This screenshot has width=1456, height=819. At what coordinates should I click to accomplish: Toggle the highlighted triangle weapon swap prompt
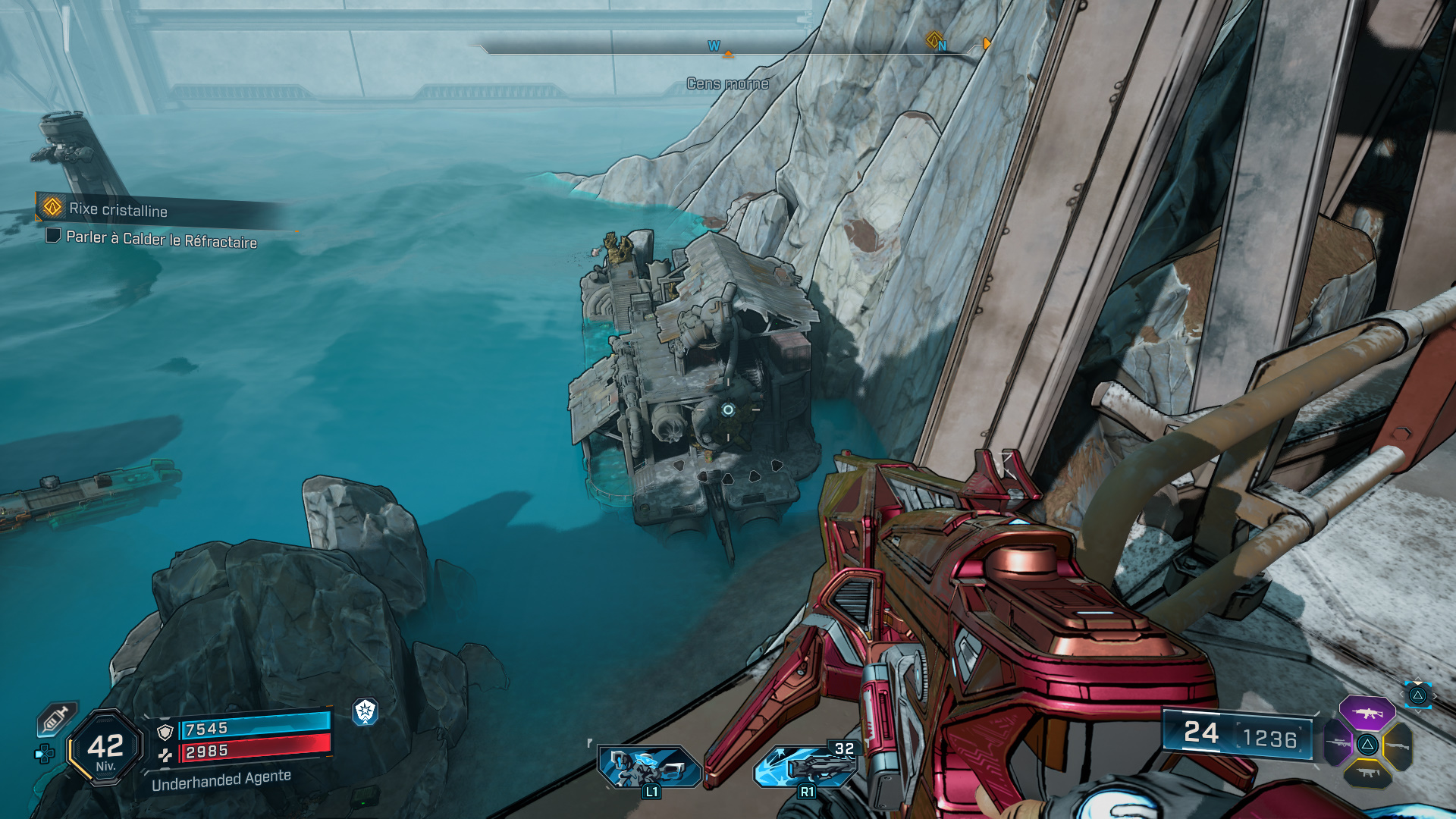1419,695
